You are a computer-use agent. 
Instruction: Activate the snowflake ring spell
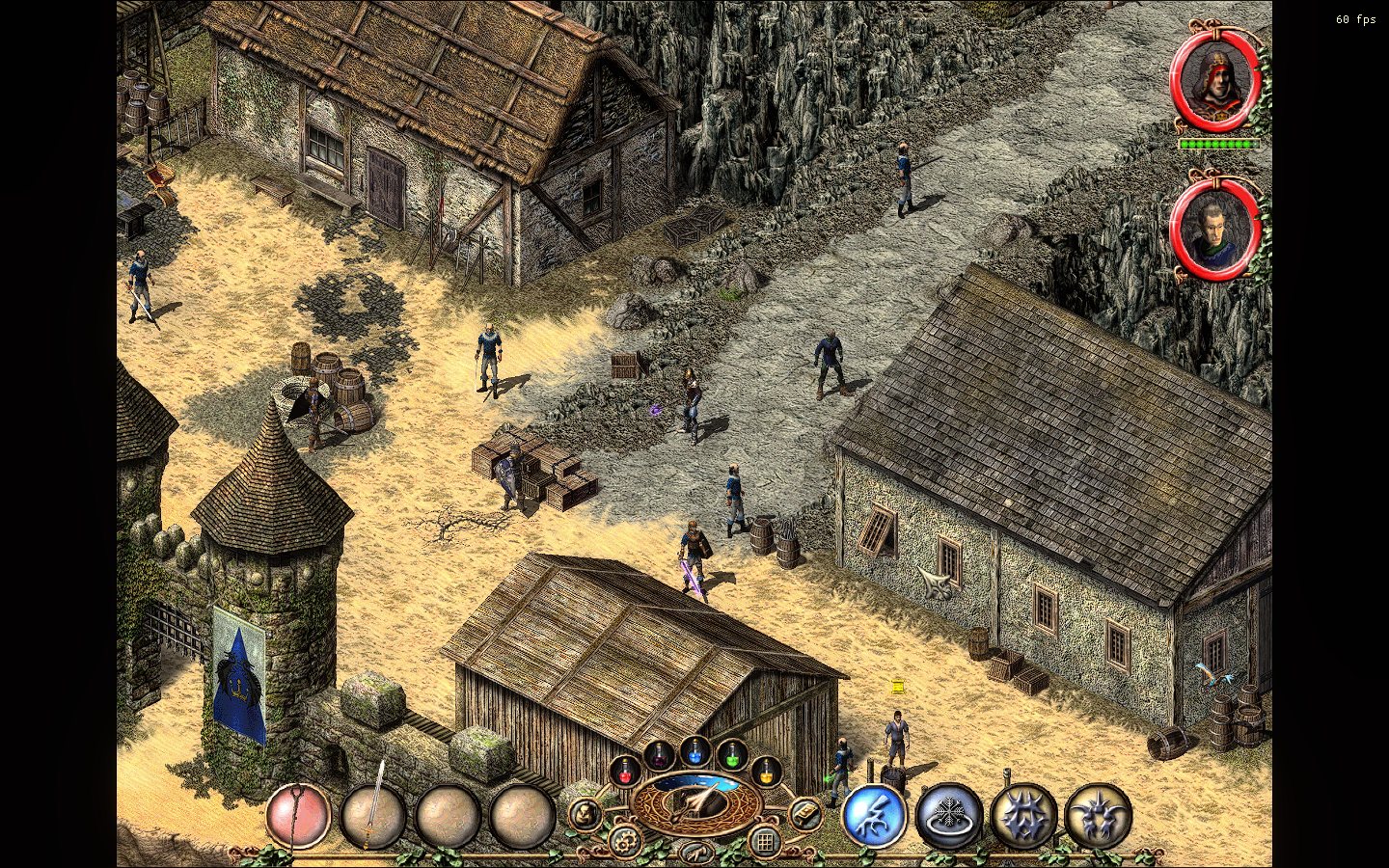coord(949,816)
